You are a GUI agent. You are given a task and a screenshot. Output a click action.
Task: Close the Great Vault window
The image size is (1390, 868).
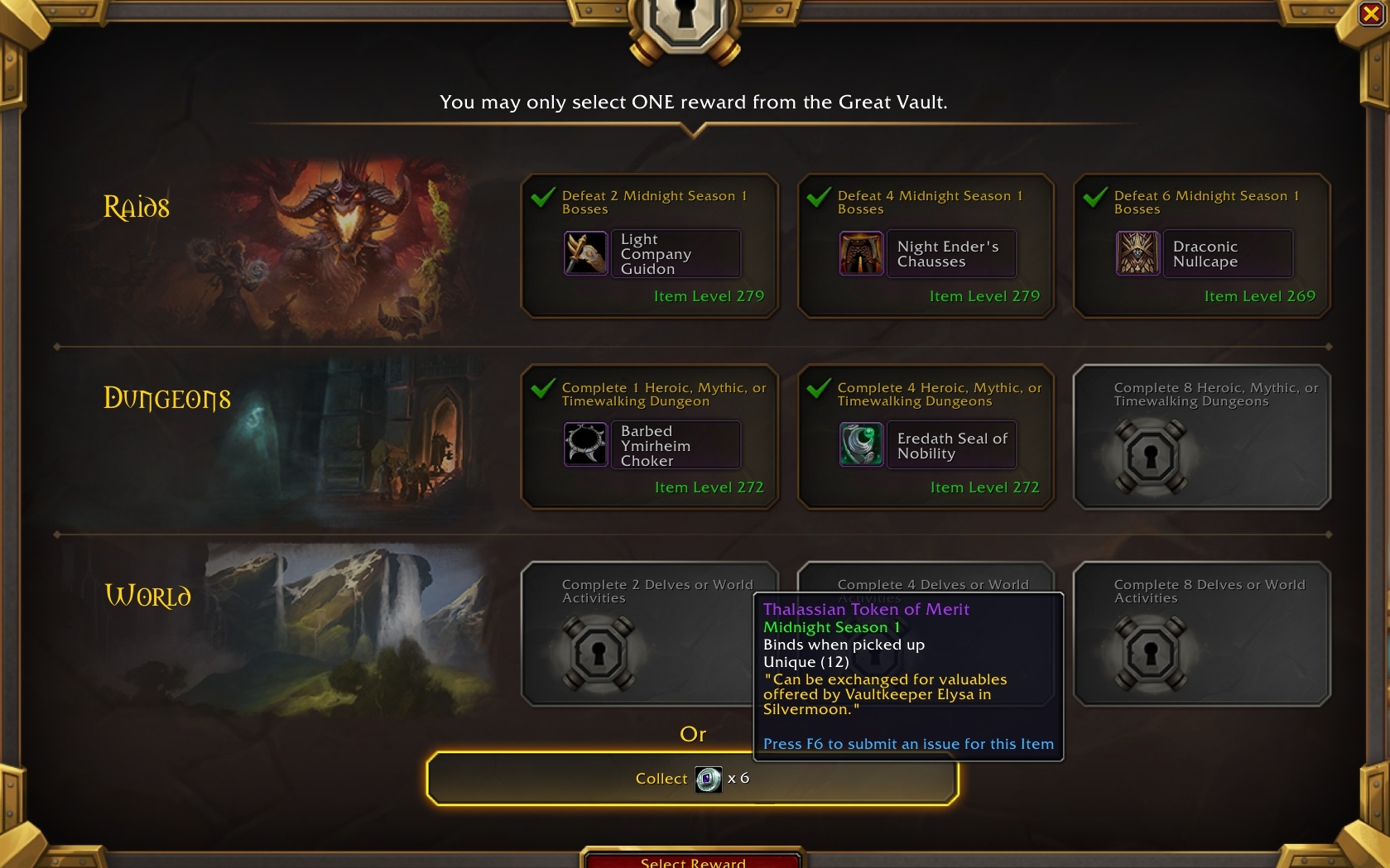1370,14
